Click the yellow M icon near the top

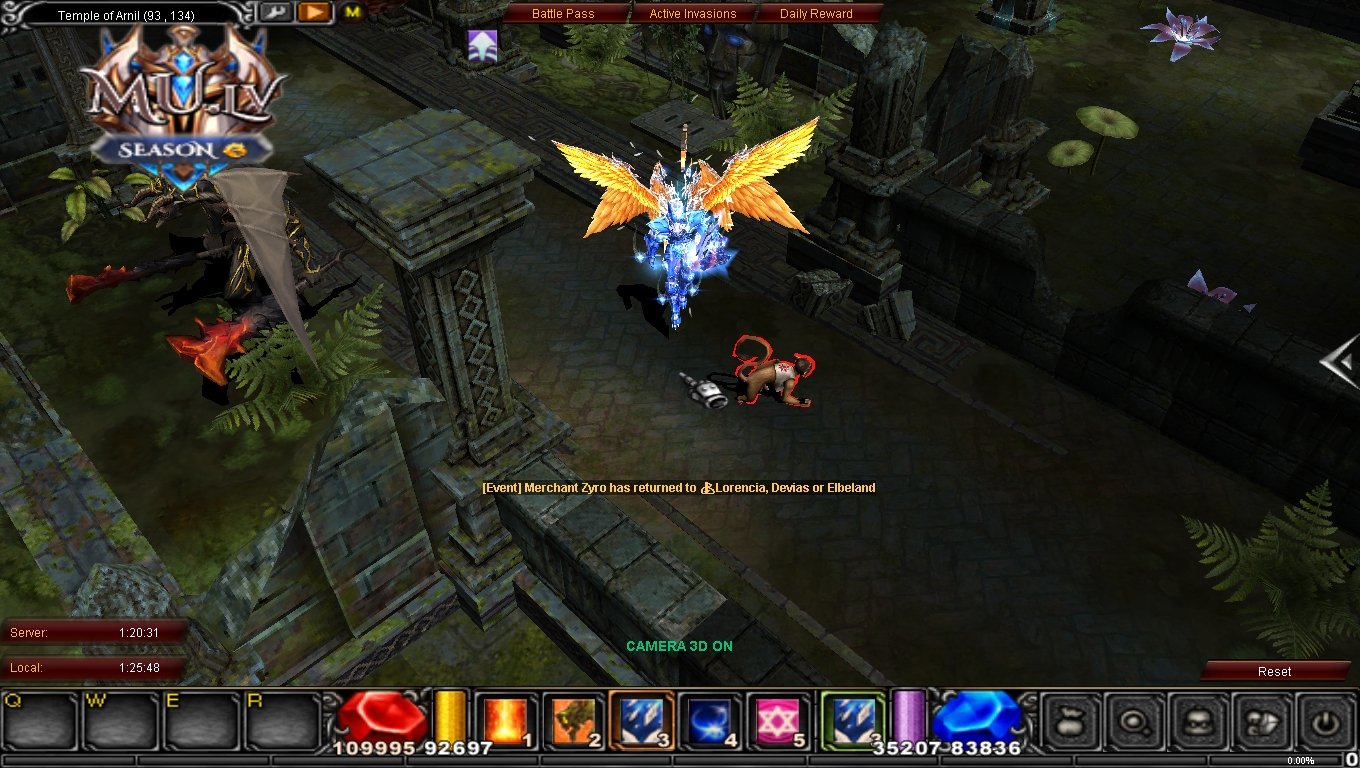[x=351, y=14]
